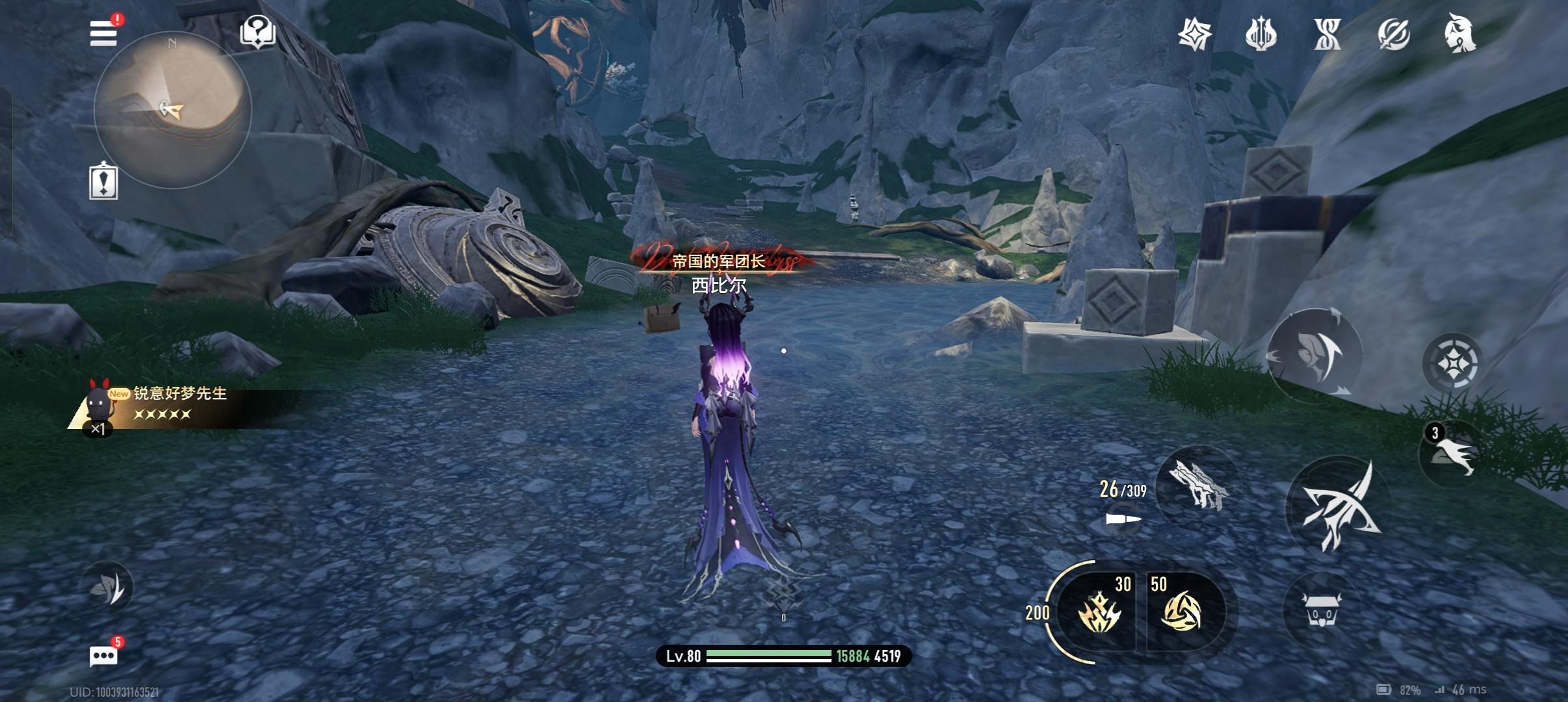The image size is (1568, 702).
Task: Open the hamburger main menu
Action: pyautogui.click(x=104, y=33)
